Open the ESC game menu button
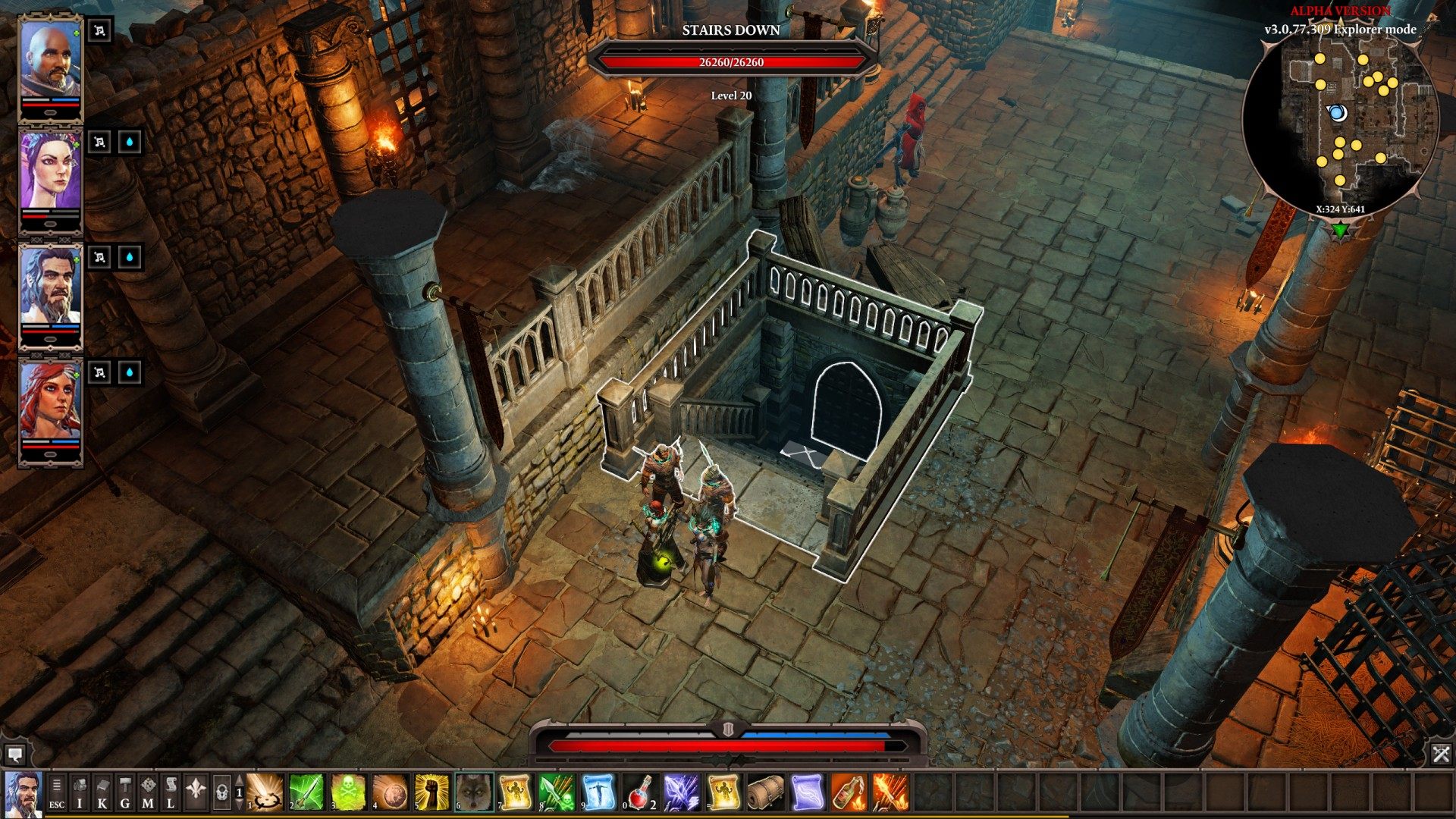Screen dimensions: 1456x819 click(x=57, y=792)
